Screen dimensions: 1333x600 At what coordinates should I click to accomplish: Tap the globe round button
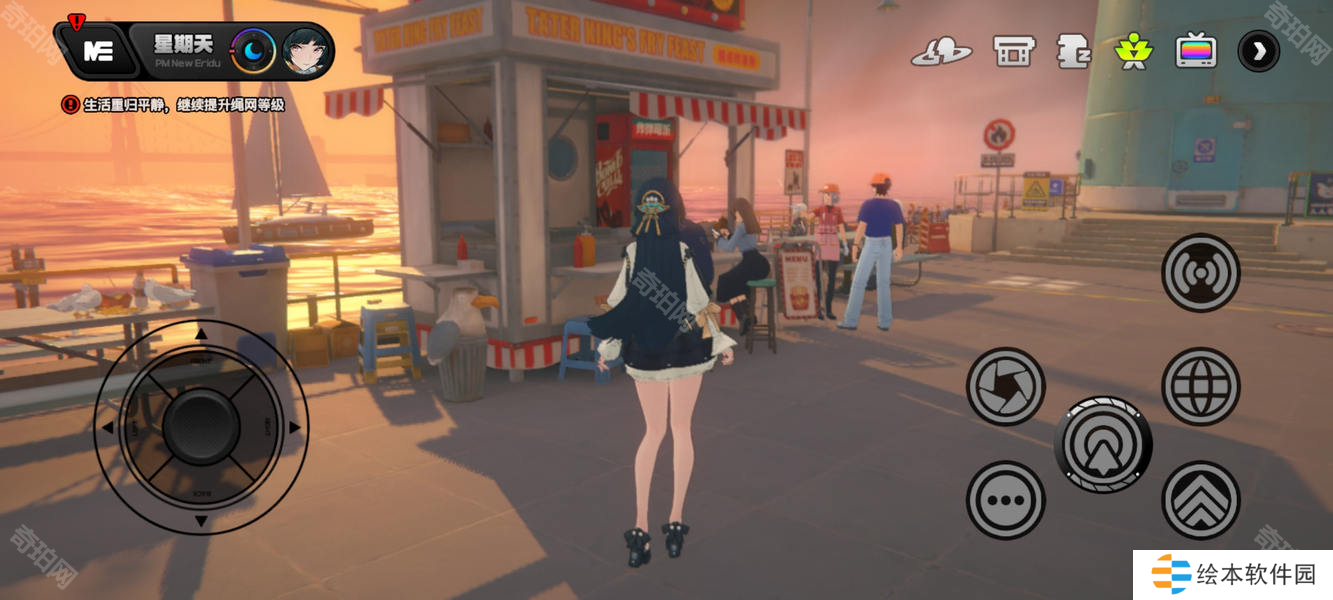pyautogui.click(x=1200, y=386)
